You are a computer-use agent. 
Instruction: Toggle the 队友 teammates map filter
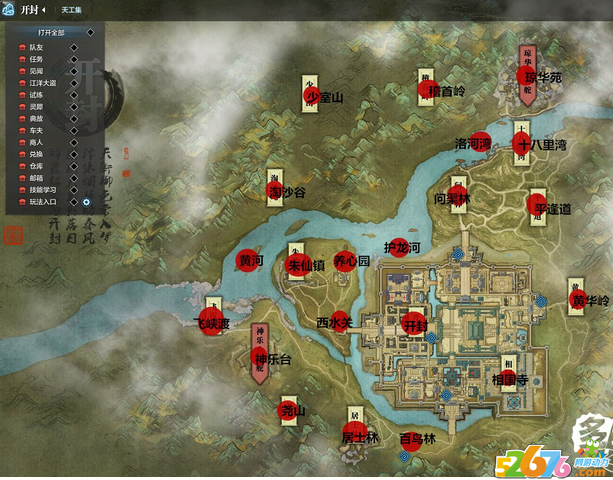click(73, 47)
